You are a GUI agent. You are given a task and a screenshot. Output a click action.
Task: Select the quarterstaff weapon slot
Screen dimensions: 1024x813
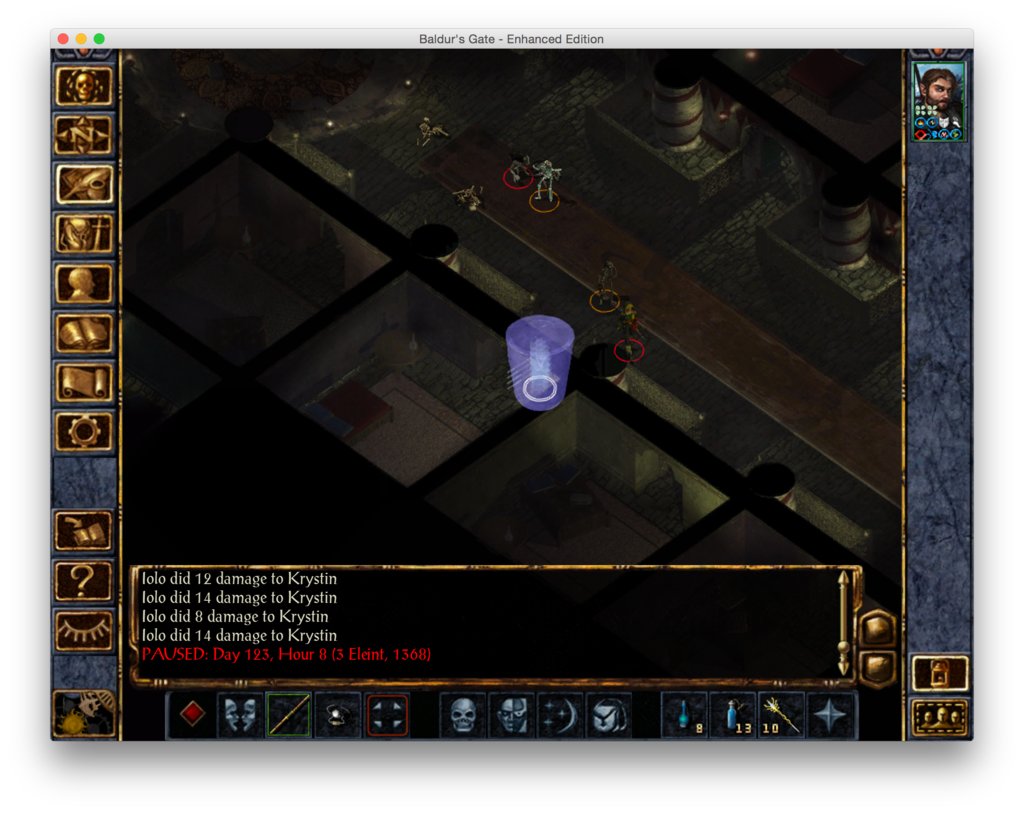(x=289, y=715)
